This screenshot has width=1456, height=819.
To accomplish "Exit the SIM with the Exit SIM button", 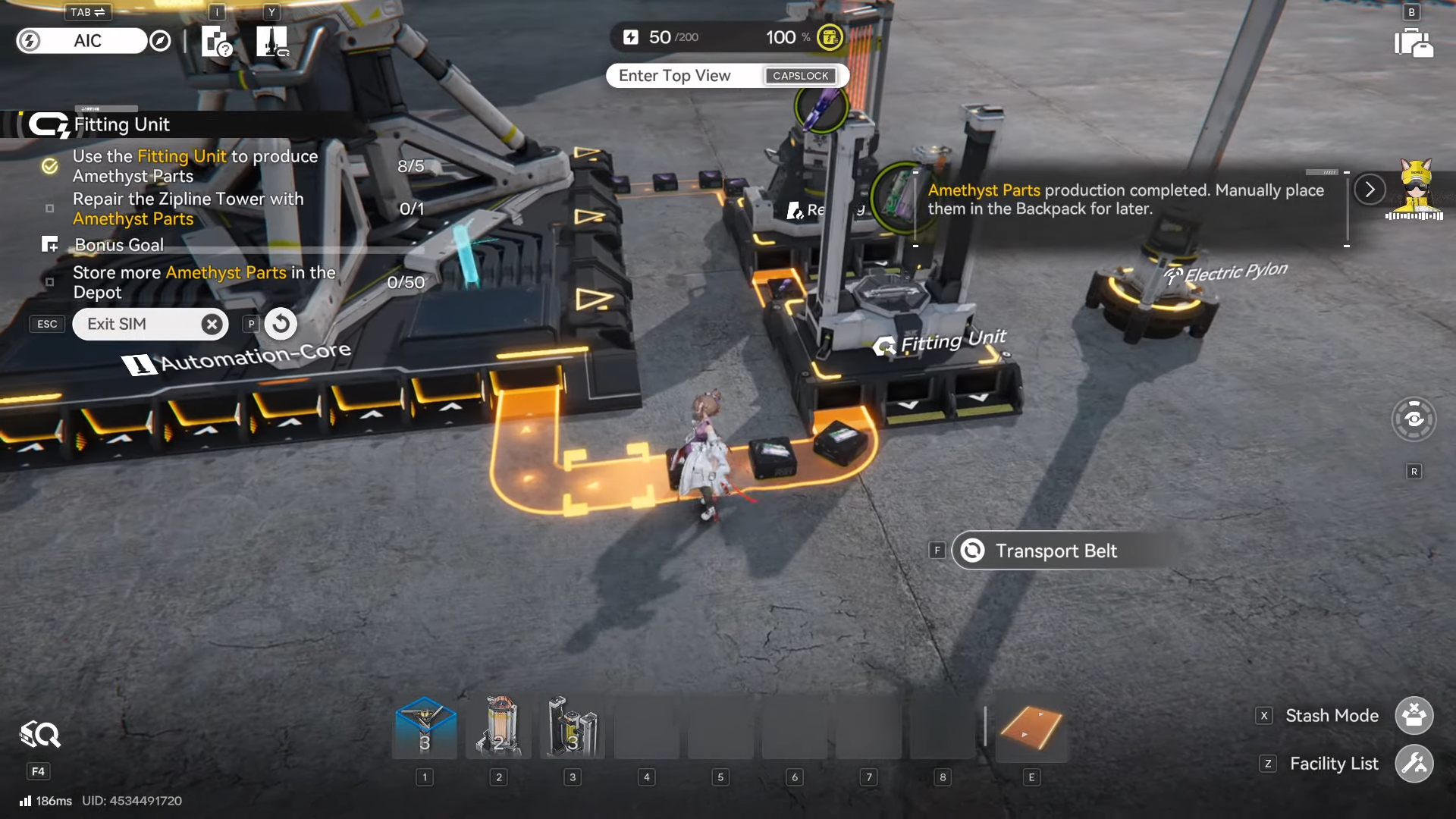I will pyautogui.click(x=150, y=324).
